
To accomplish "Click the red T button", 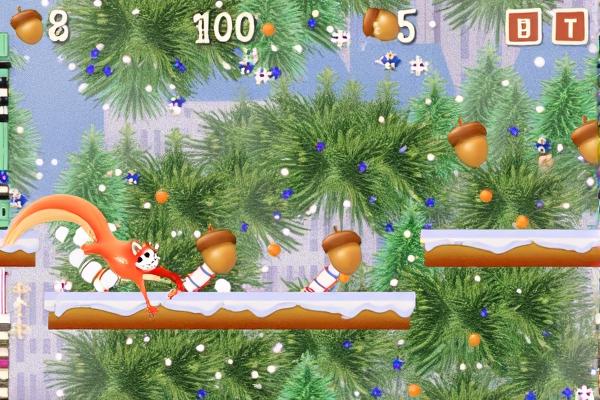I will tap(570, 27).
